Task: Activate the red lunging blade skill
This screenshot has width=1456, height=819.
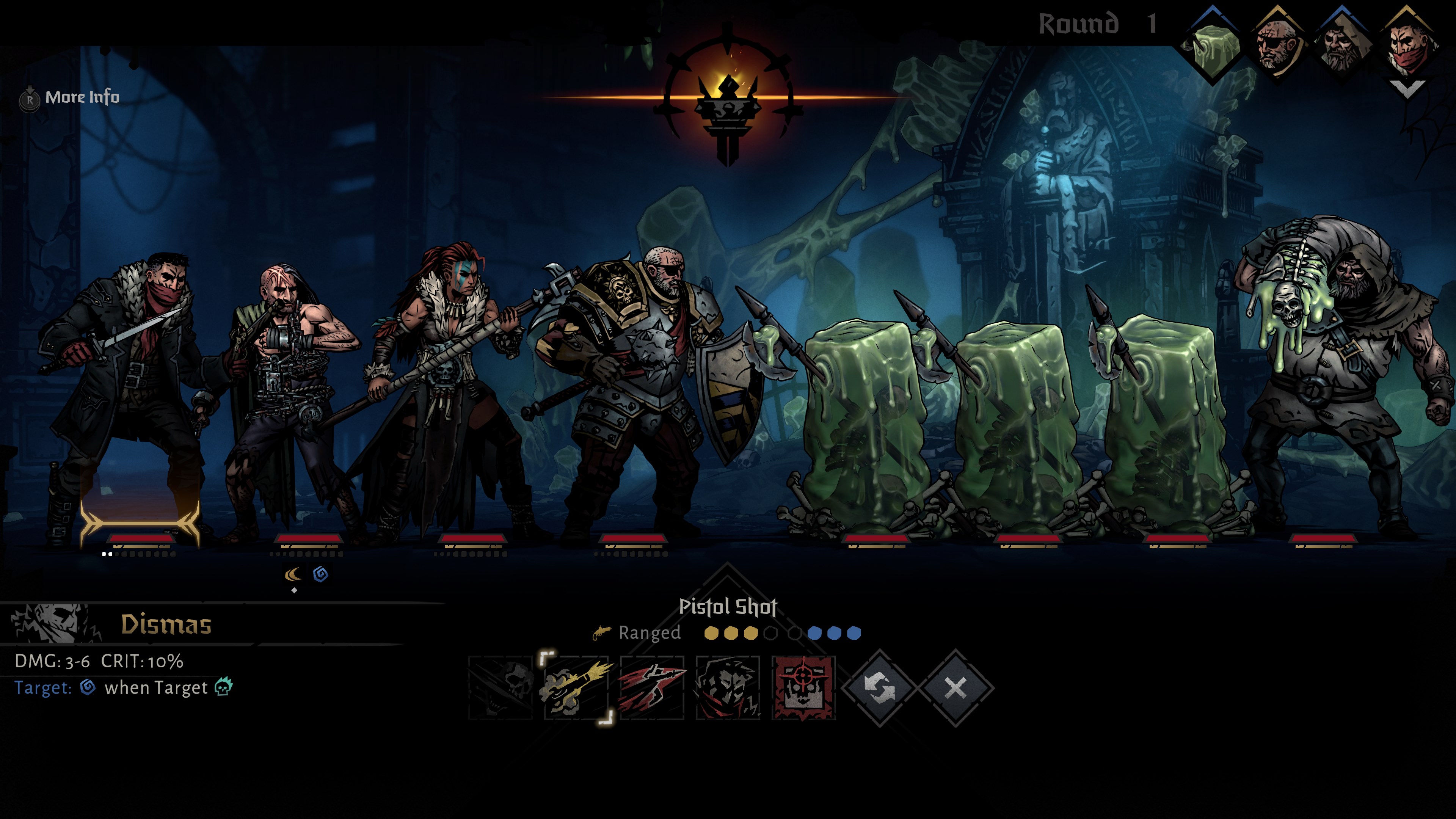Action: (x=652, y=687)
